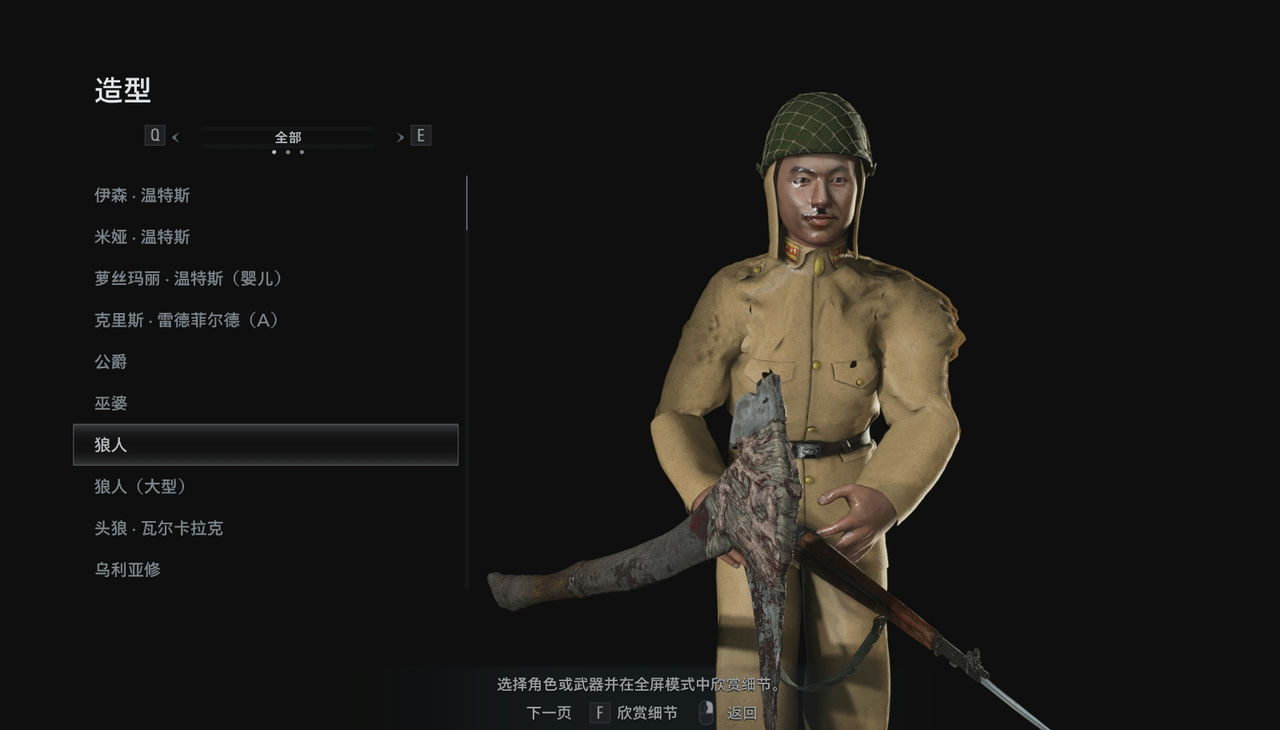
Task: Click the E key icon beside category selector
Action: point(420,134)
